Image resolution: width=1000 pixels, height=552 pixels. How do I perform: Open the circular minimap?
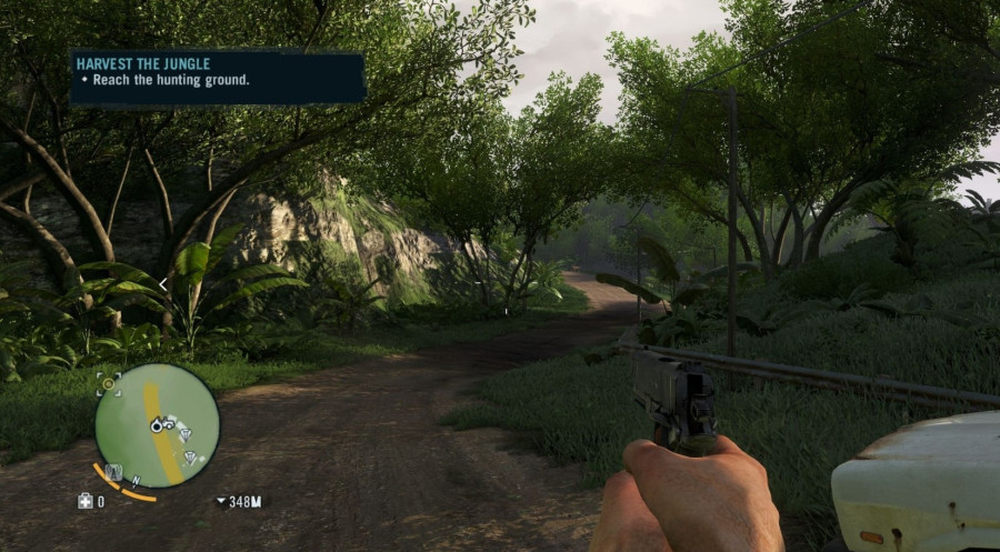(157, 425)
